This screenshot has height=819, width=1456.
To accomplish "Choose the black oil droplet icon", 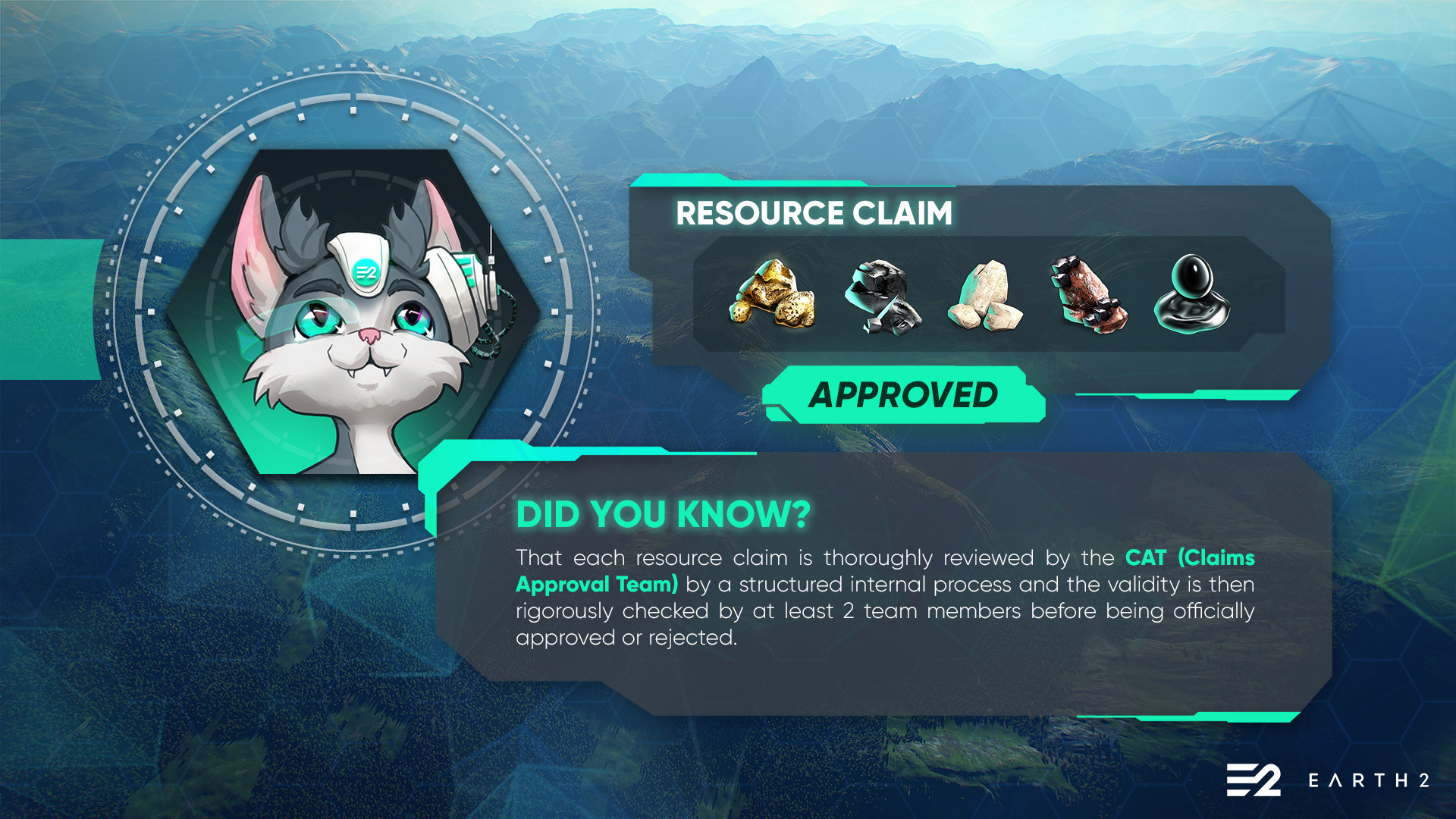I will pyautogui.click(x=1191, y=294).
